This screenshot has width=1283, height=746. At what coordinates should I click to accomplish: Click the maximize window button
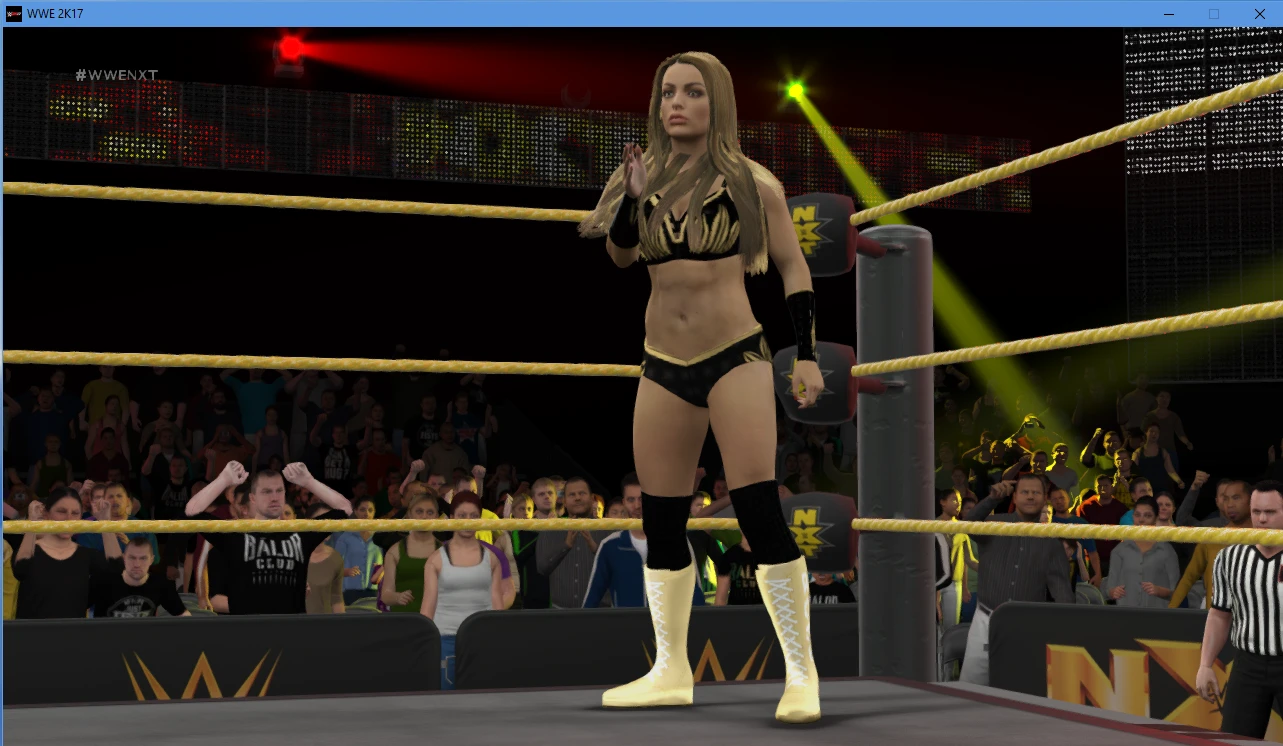[1213, 14]
